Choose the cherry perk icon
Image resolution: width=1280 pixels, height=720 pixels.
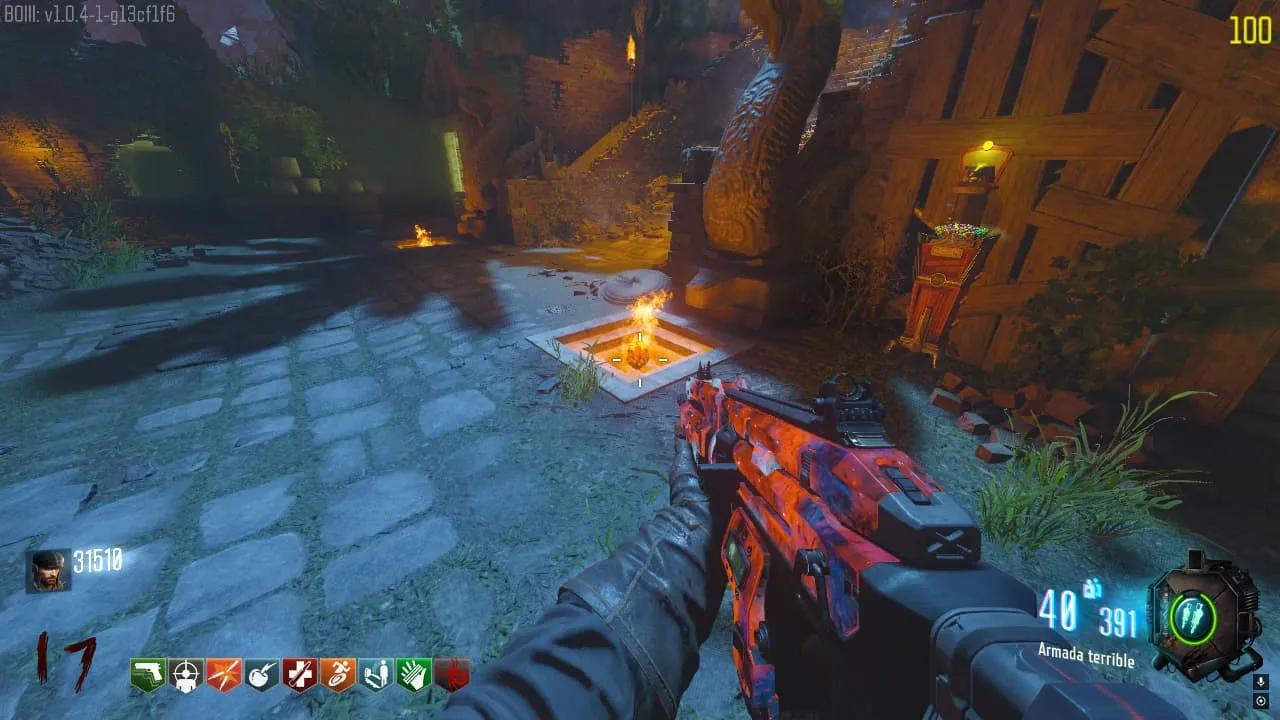click(261, 675)
